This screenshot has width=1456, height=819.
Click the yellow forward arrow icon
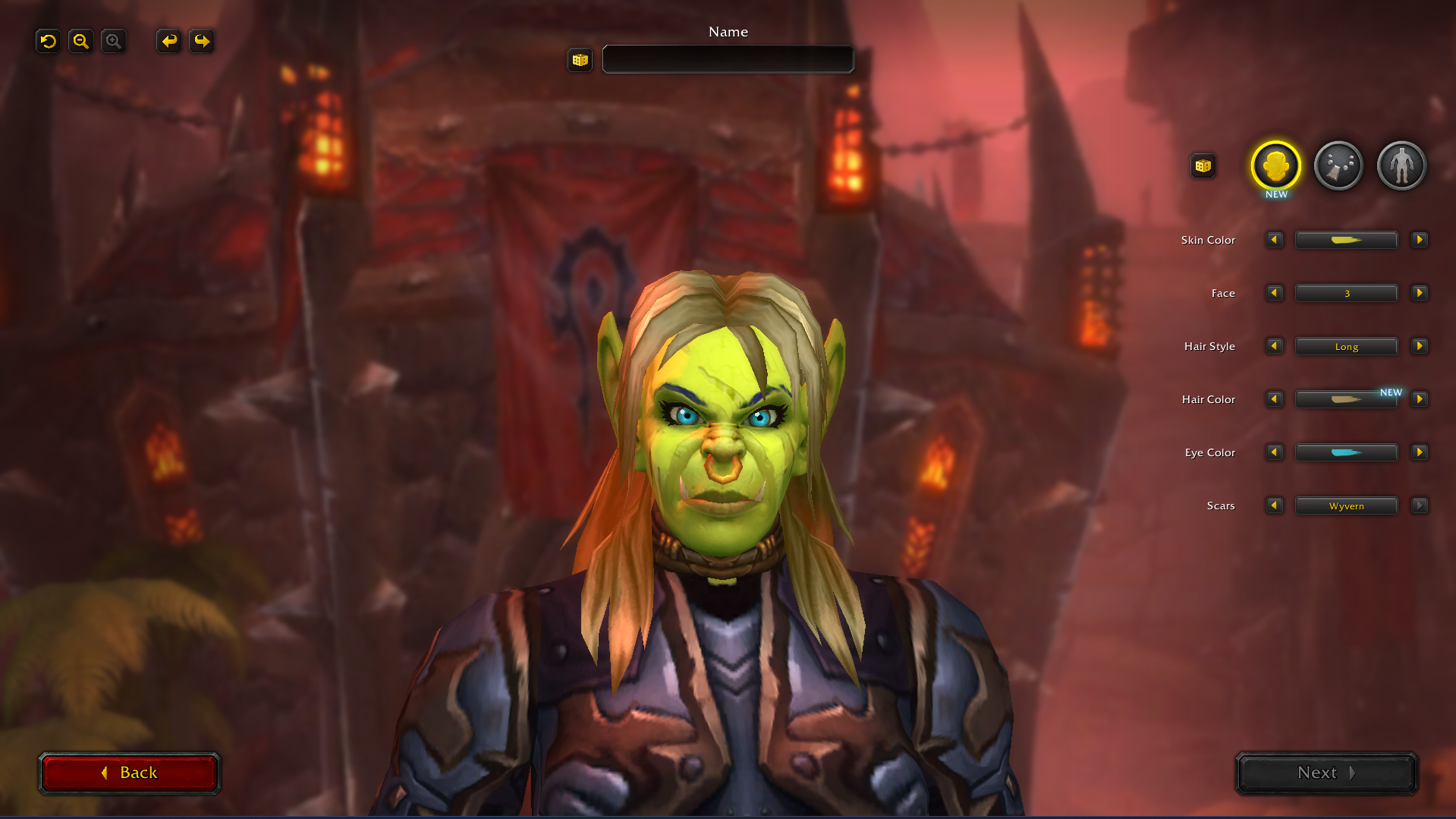pyautogui.click(x=201, y=41)
